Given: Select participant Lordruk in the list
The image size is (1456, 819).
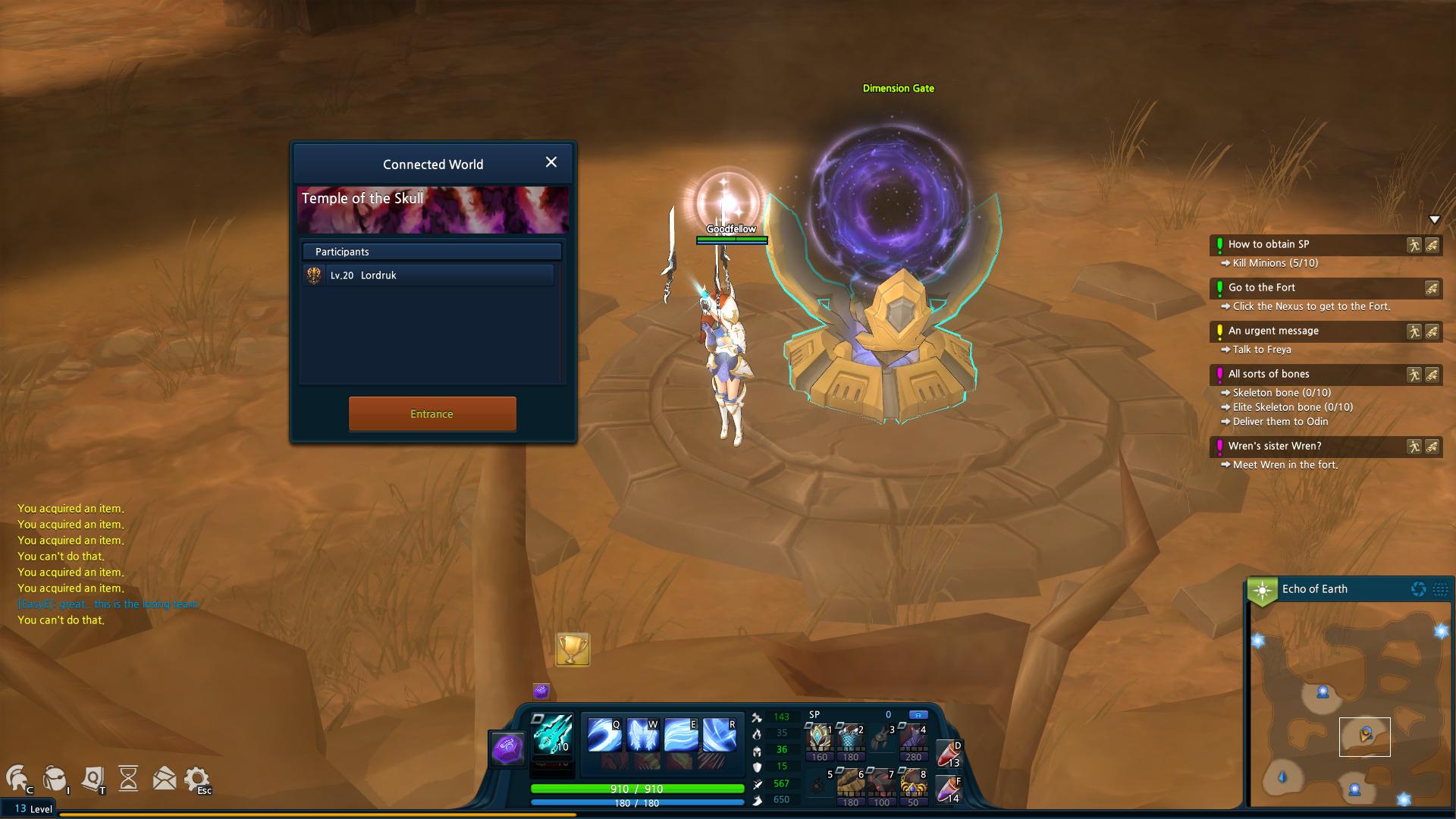Looking at the screenshot, I should [428, 275].
